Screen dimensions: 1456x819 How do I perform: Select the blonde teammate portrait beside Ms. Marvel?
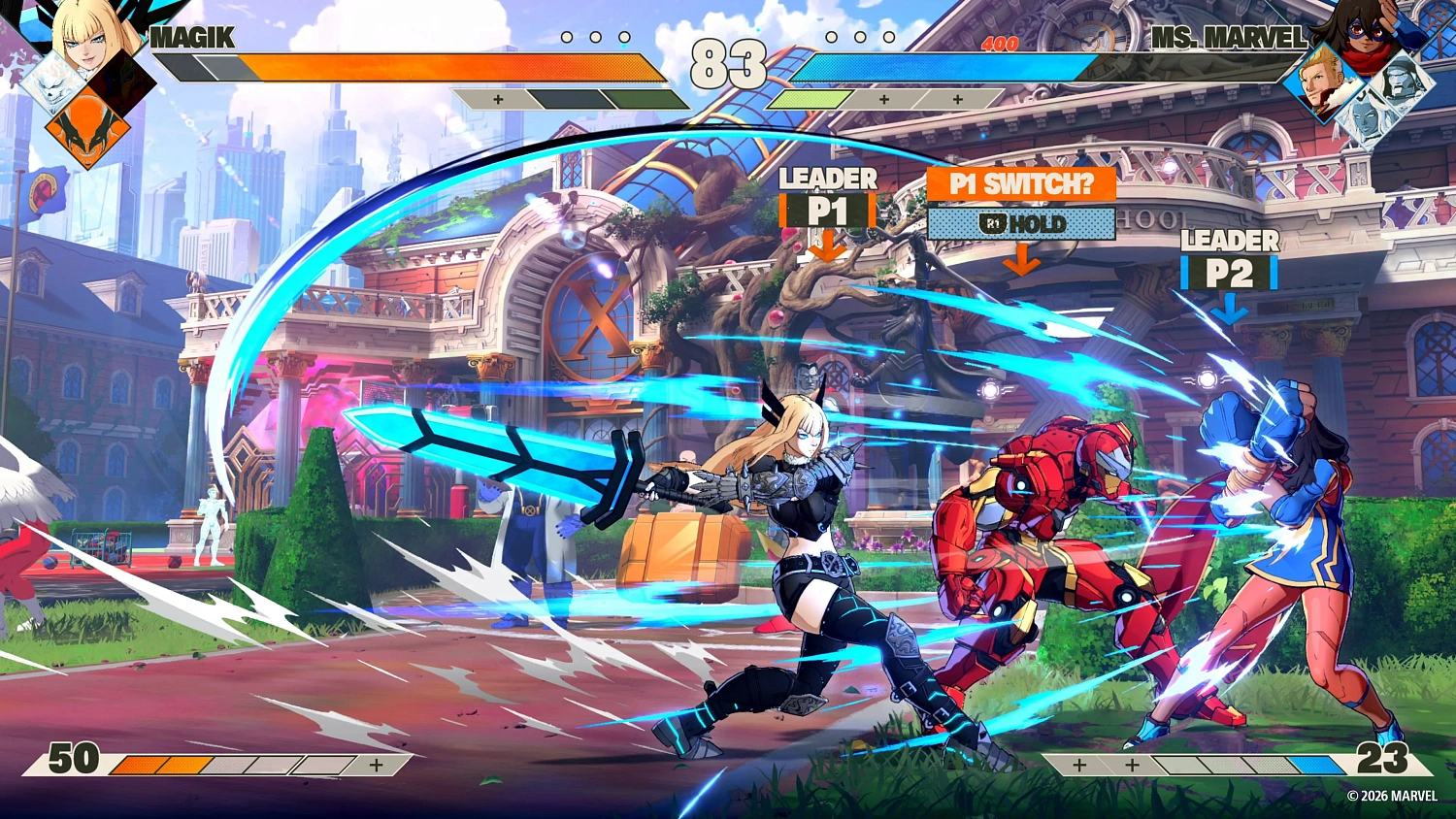click(x=1322, y=83)
